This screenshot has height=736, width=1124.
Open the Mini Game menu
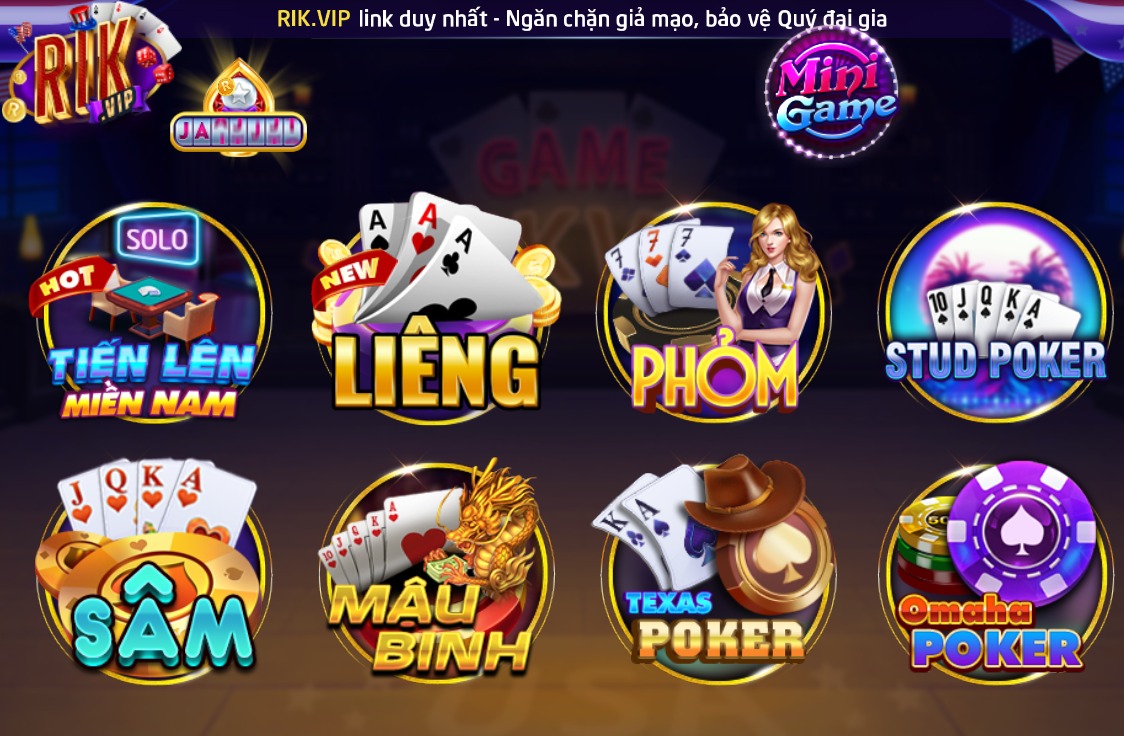click(830, 92)
